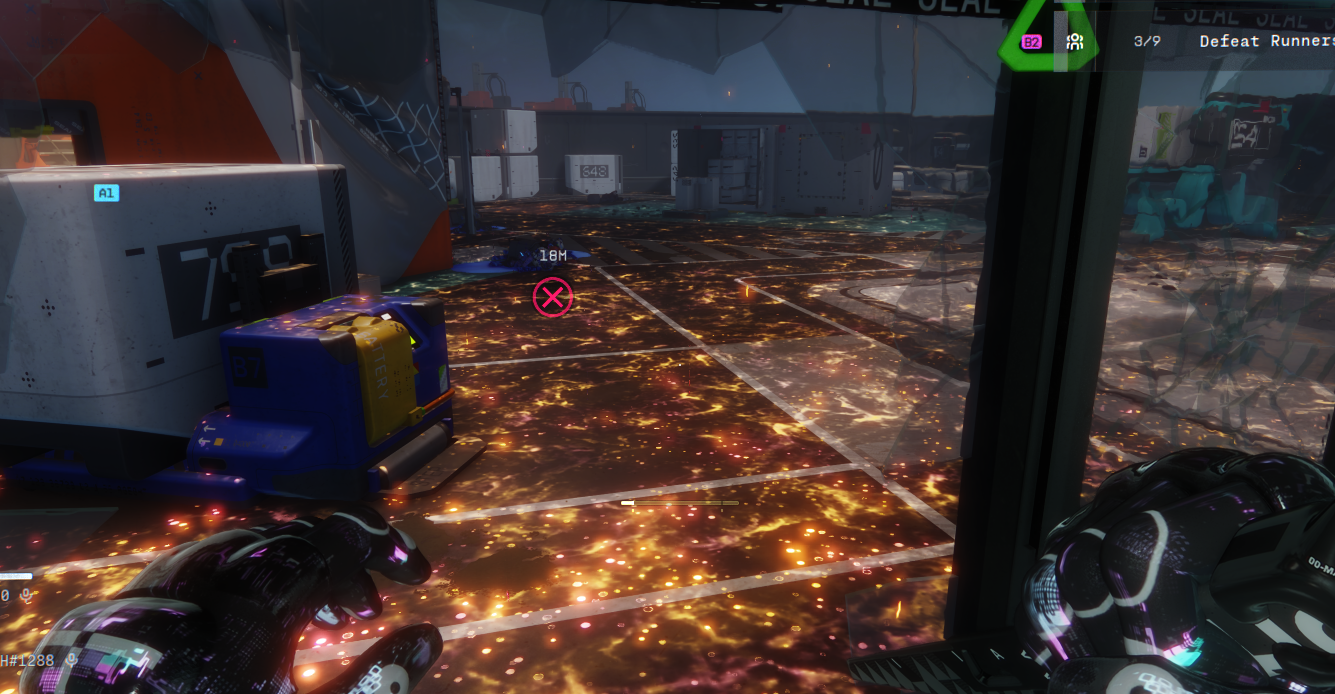Select the pink B2 marker tag
Image resolution: width=1335 pixels, height=694 pixels.
point(1031,42)
